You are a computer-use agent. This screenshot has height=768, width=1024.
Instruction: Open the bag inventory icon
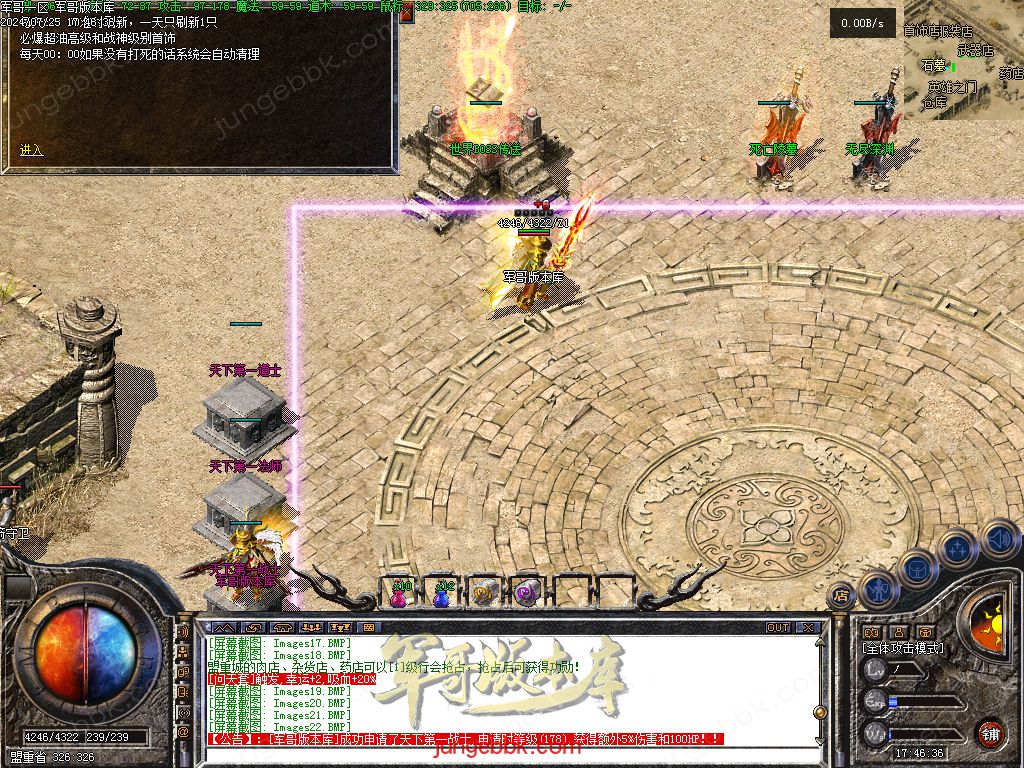916,568
